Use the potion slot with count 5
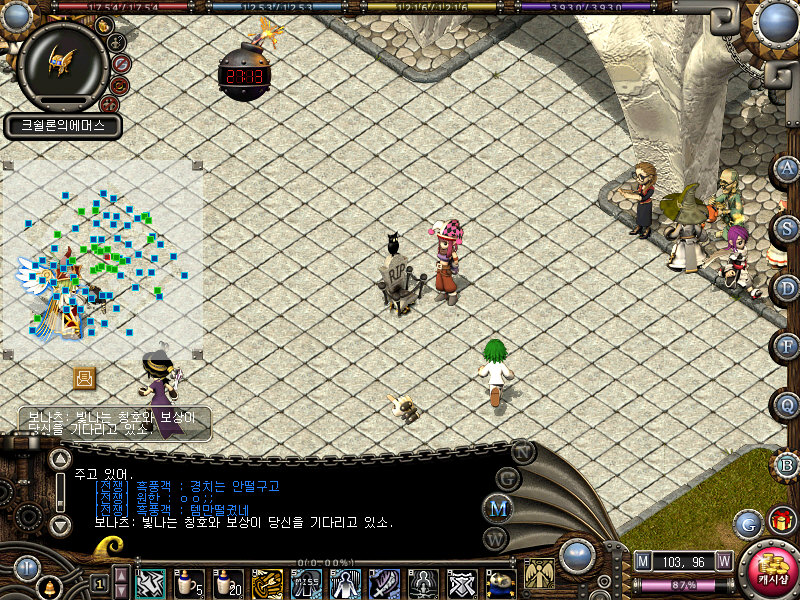 [189, 582]
